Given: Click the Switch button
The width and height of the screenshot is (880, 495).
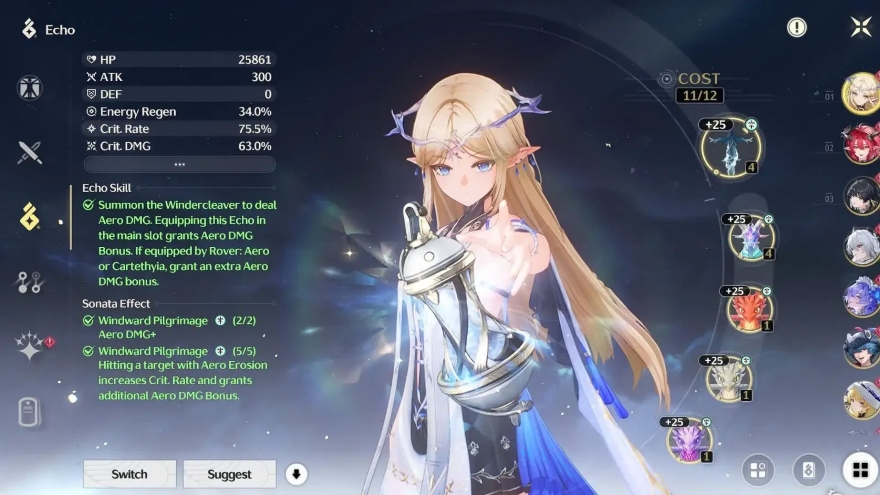Looking at the screenshot, I should click(129, 474).
